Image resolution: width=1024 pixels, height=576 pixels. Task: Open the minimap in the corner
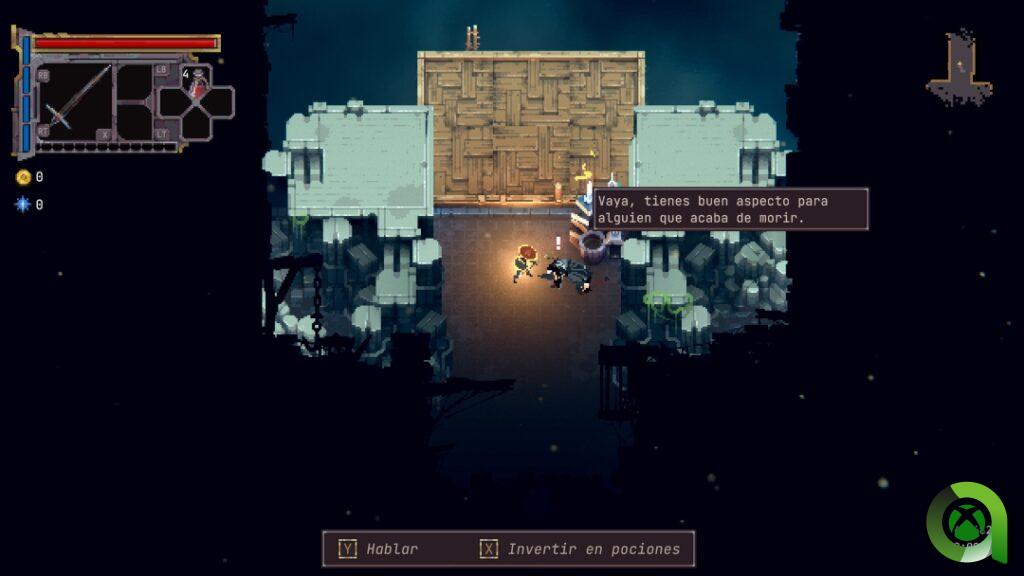click(960, 68)
